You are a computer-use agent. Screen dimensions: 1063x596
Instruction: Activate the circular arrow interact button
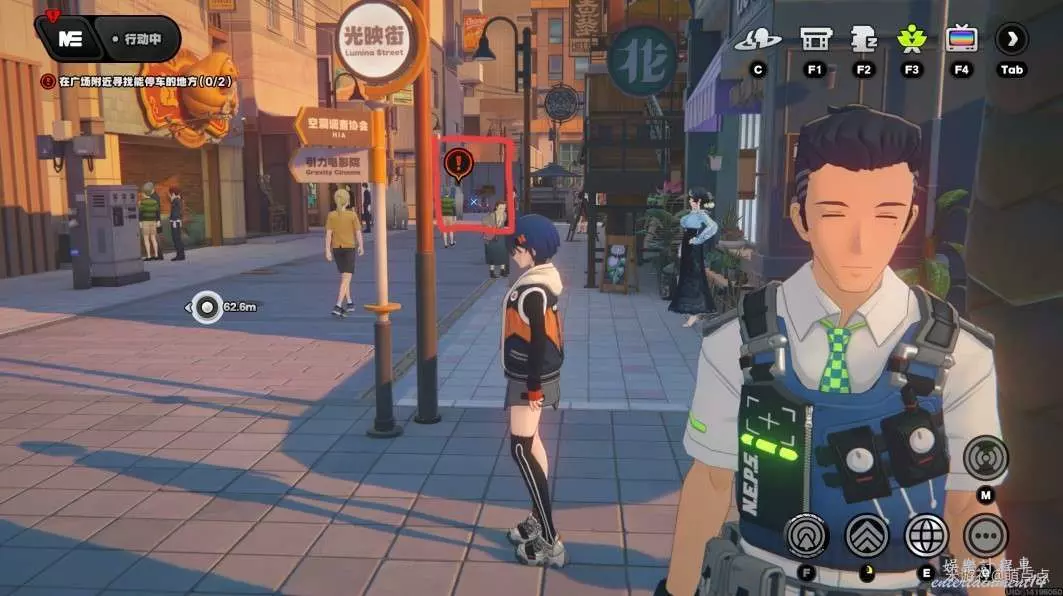(806, 535)
